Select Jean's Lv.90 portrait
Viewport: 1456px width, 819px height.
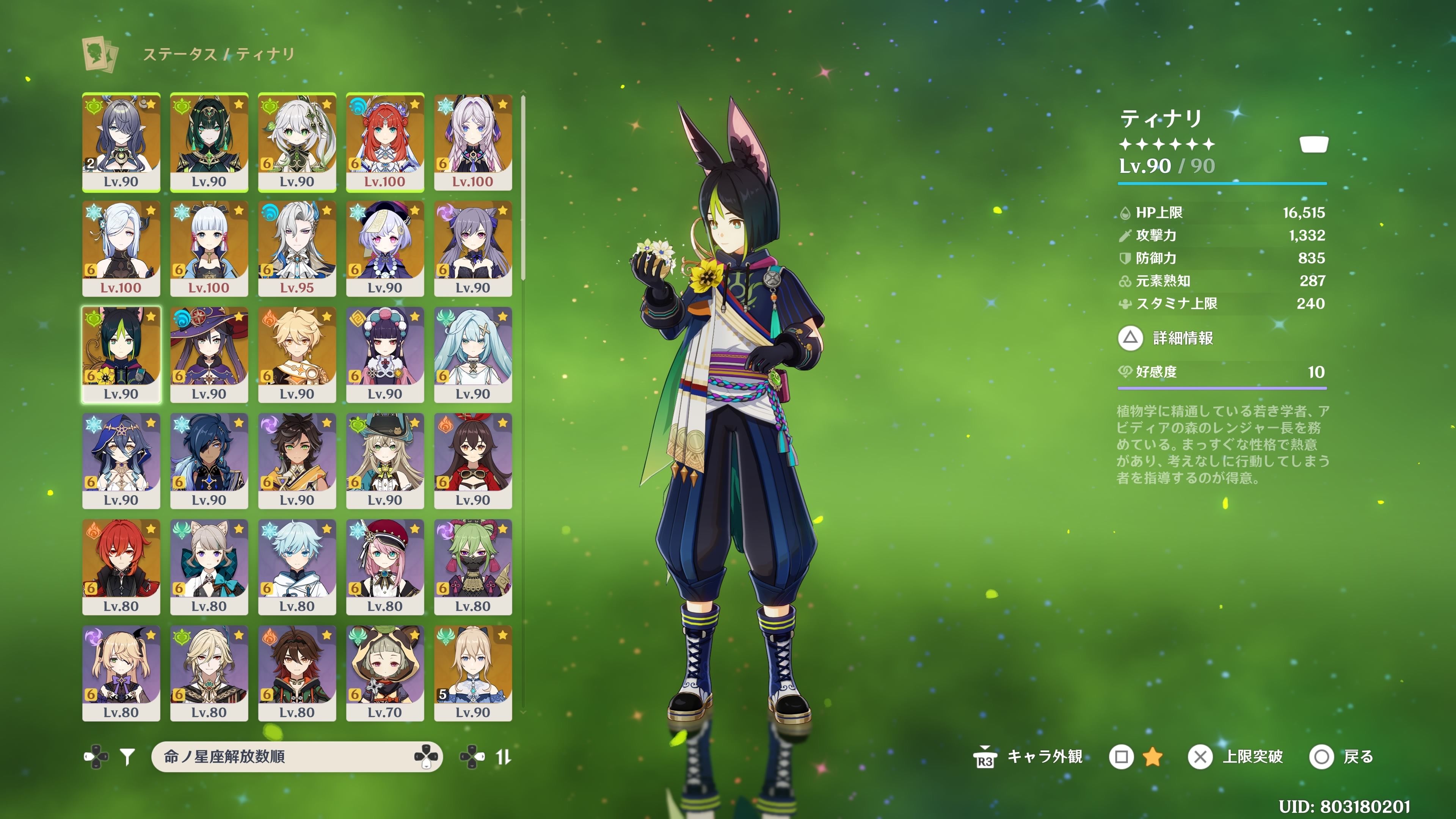pyautogui.click(x=473, y=673)
